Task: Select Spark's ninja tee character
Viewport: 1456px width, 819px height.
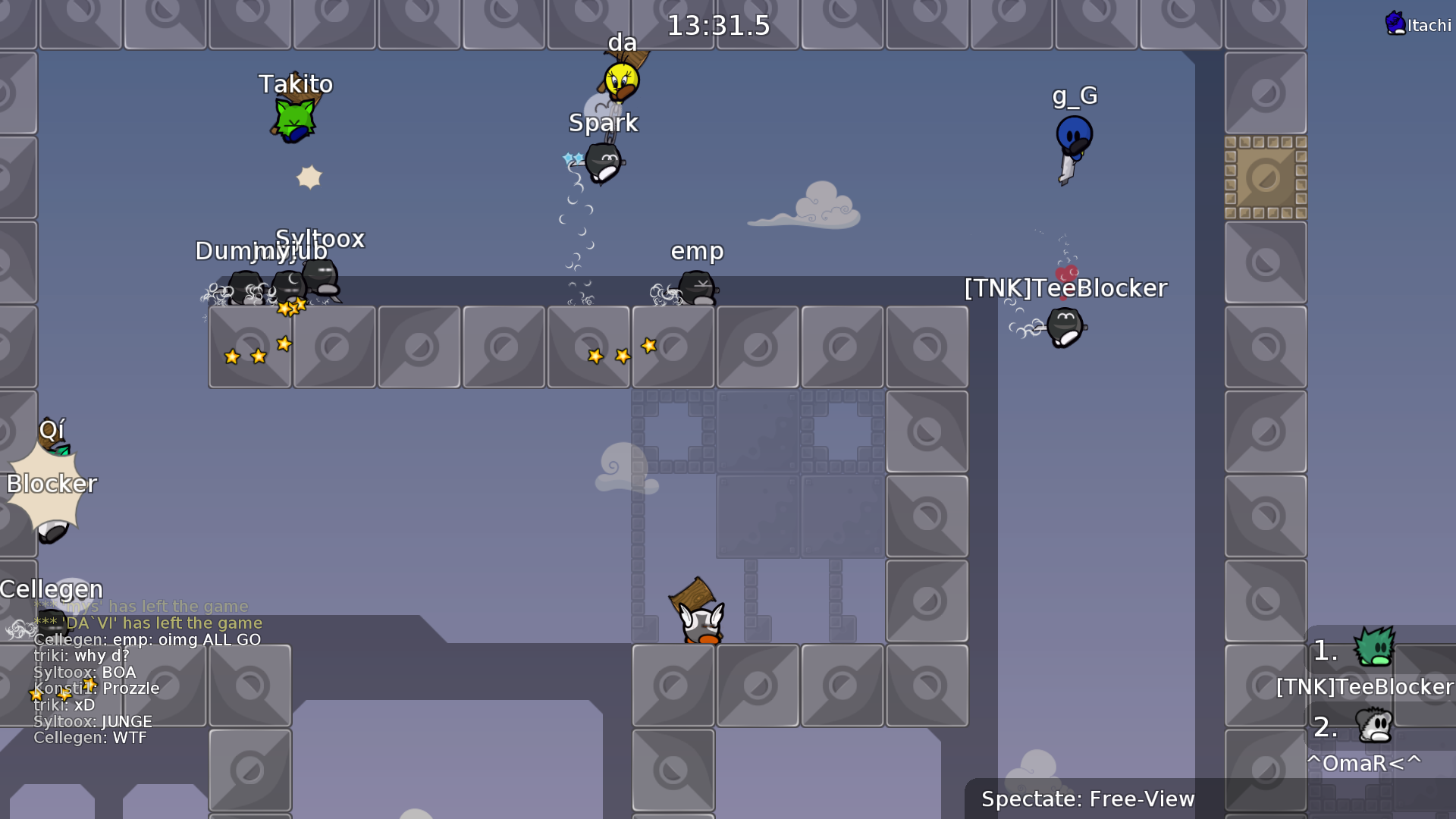Action: [x=601, y=162]
